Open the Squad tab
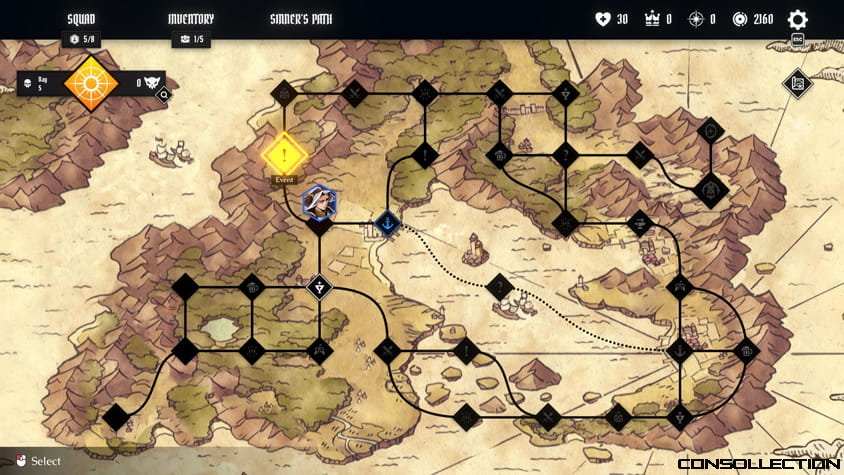 tap(81, 19)
